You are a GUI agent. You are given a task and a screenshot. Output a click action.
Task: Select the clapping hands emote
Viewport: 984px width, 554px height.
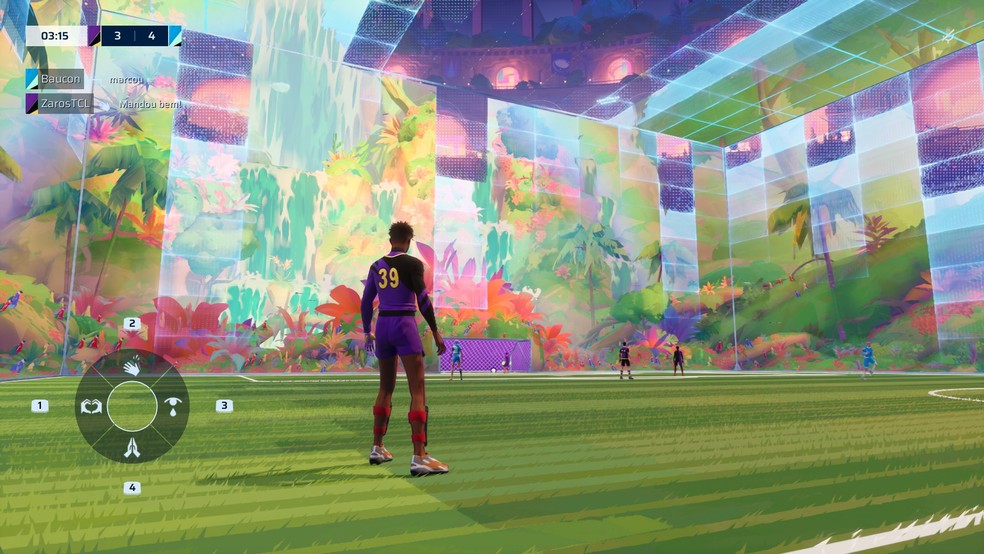[x=132, y=367]
